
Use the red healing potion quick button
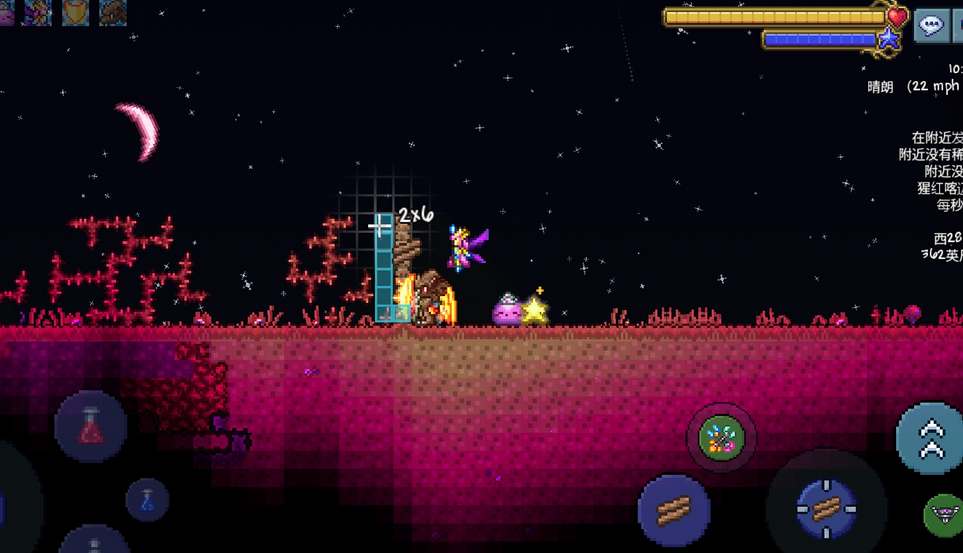click(x=91, y=426)
